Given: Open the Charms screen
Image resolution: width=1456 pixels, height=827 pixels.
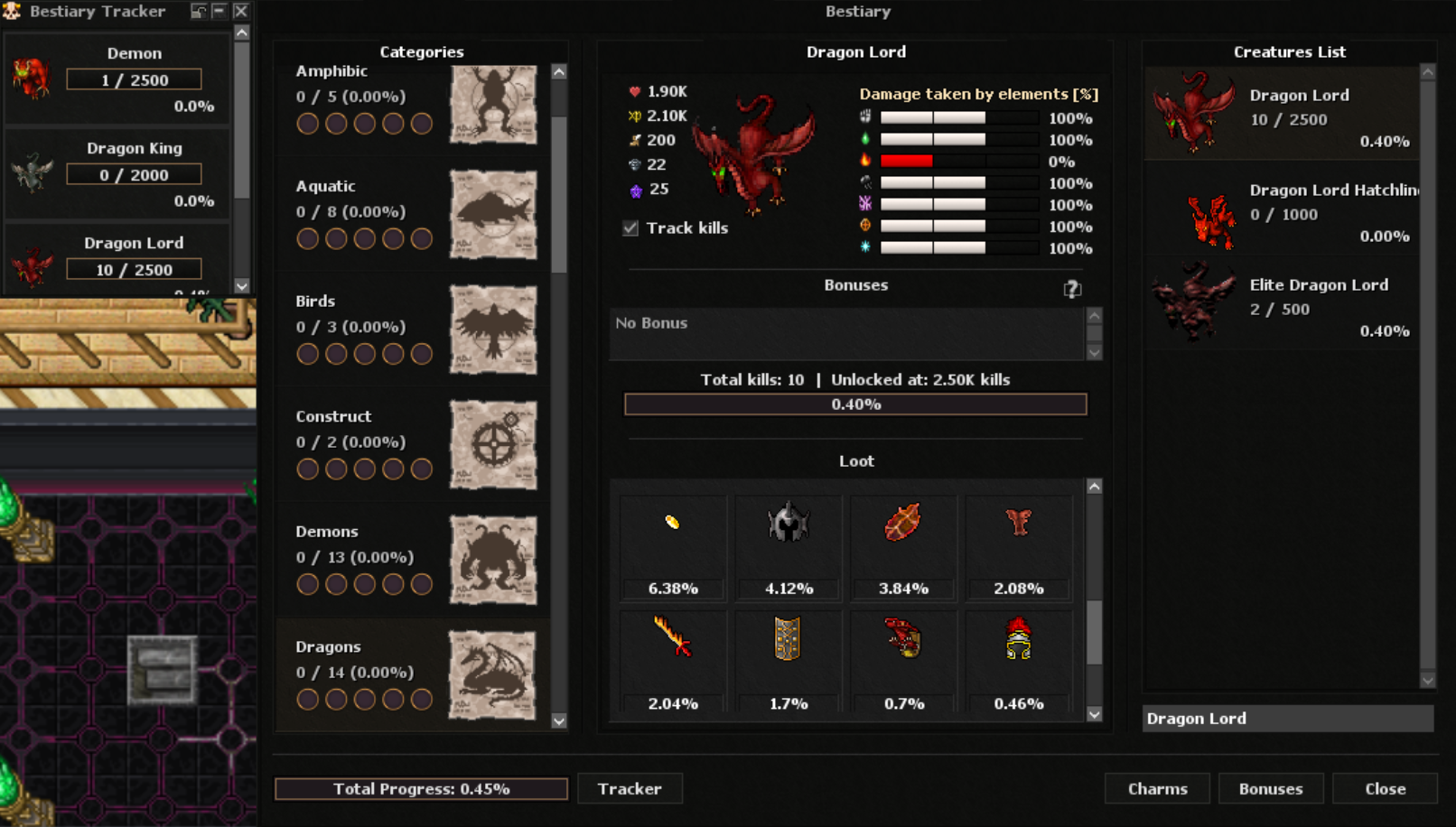Looking at the screenshot, I should click(x=1157, y=788).
